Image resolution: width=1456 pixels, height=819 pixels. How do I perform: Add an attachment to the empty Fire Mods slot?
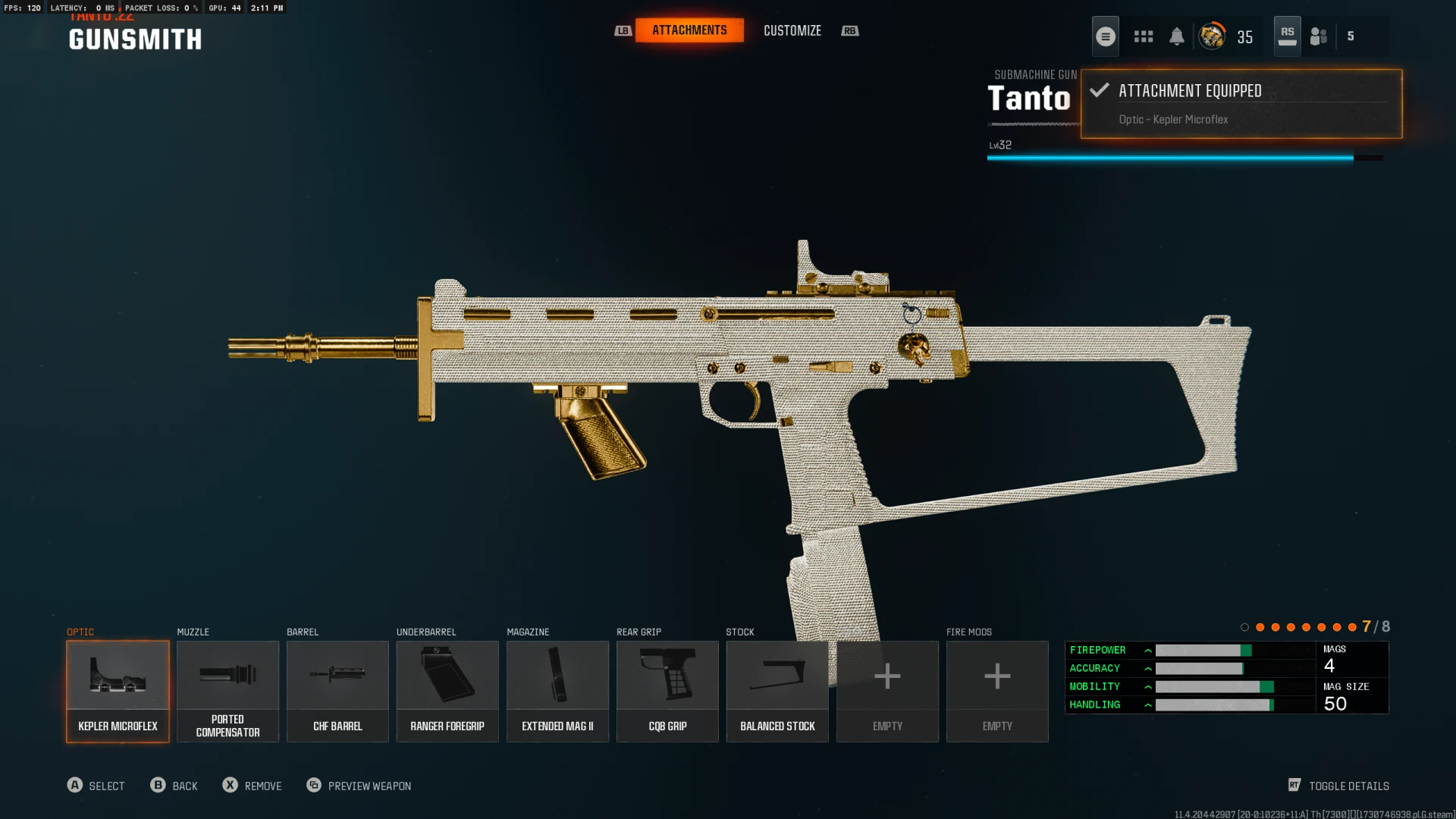point(997,691)
